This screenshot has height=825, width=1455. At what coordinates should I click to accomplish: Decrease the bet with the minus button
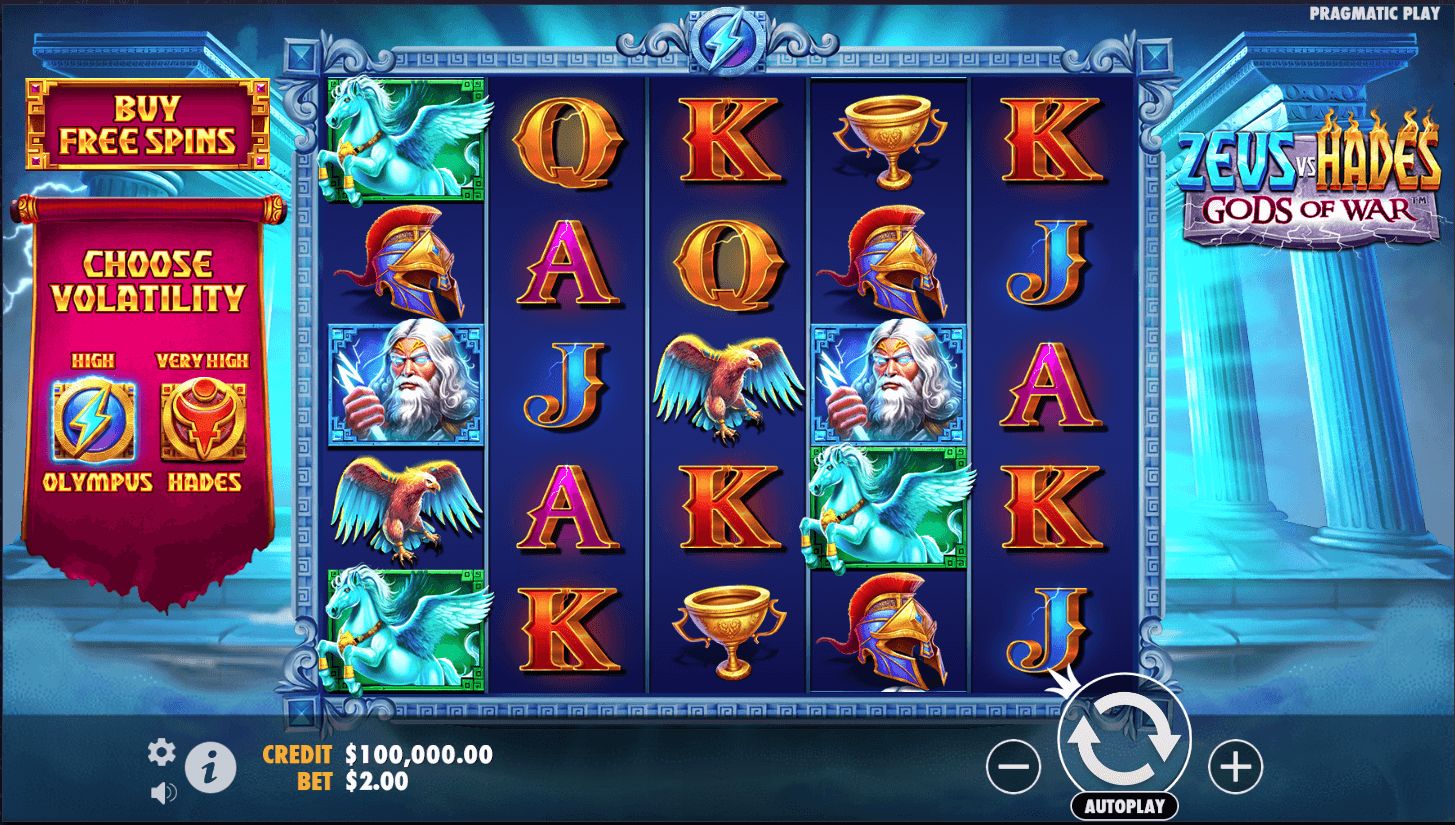(x=1013, y=768)
